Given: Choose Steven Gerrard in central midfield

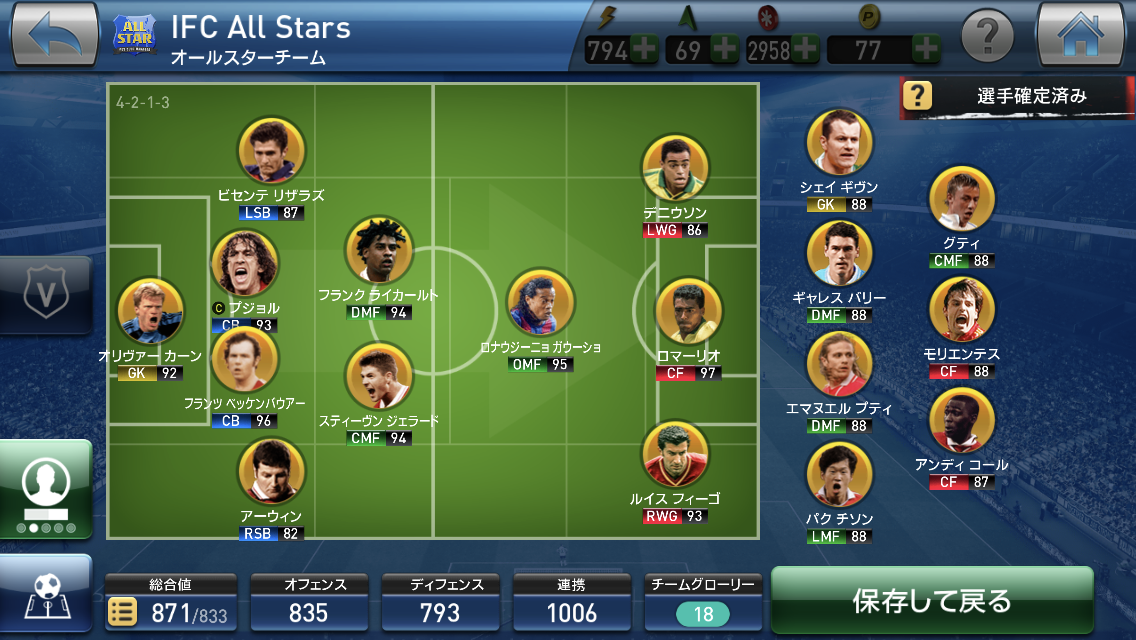Looking at the screenshot, I should 379,377.
